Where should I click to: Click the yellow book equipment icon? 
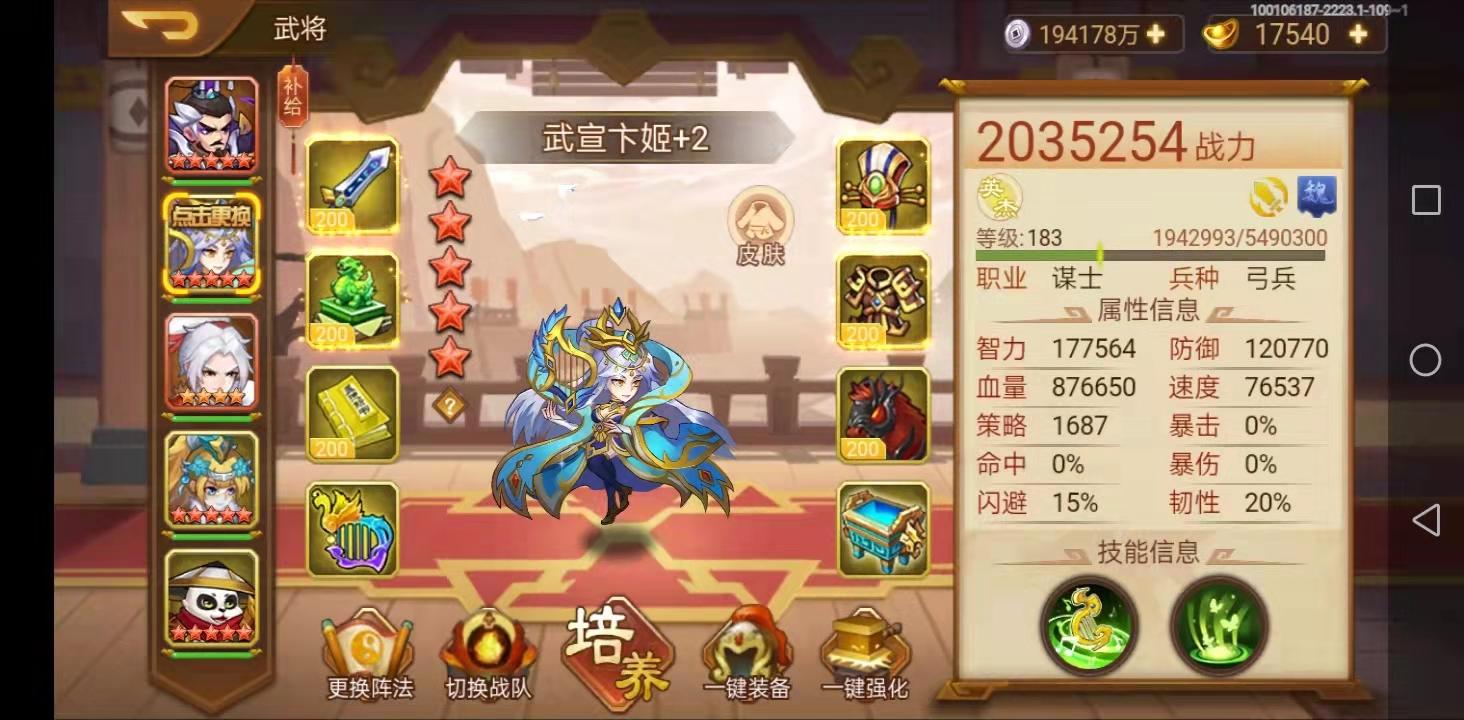[x=352, y=412]
